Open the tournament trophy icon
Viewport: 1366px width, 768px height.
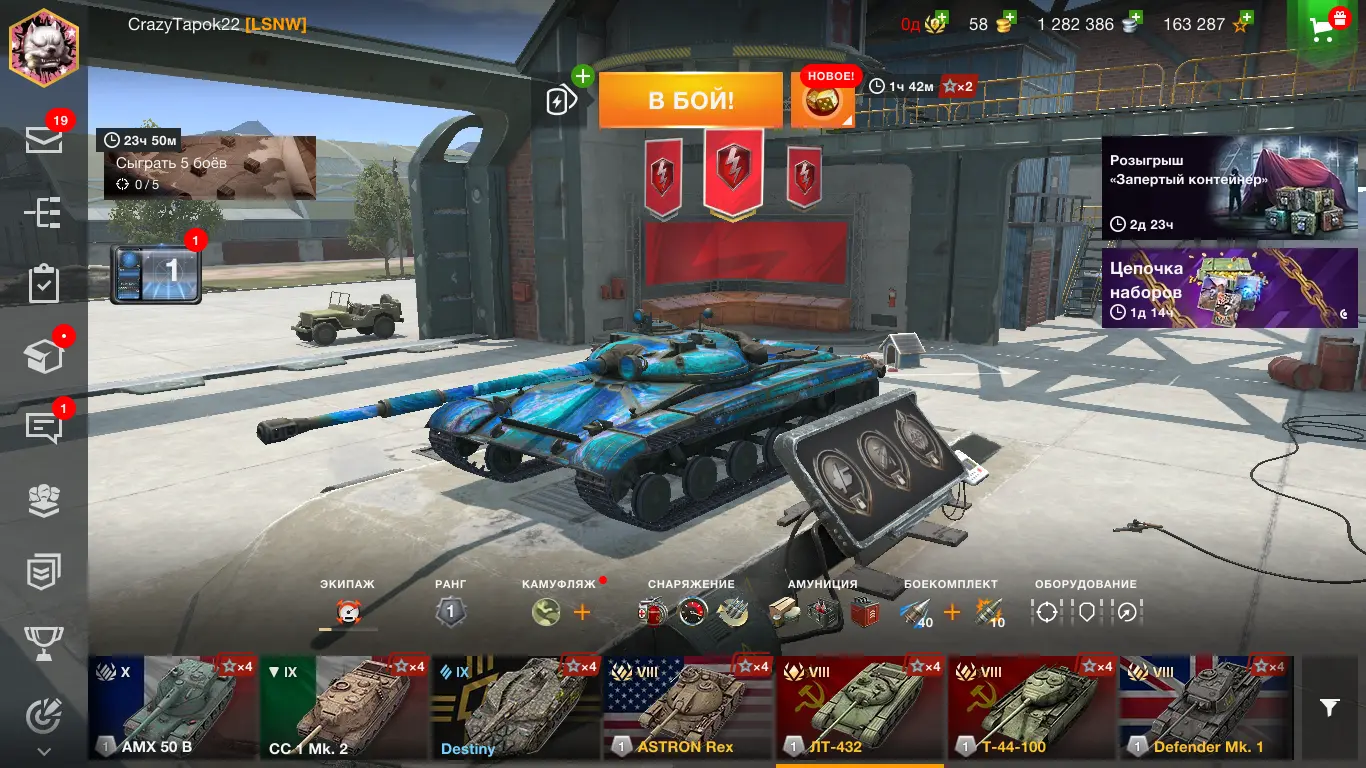[44, 642]
